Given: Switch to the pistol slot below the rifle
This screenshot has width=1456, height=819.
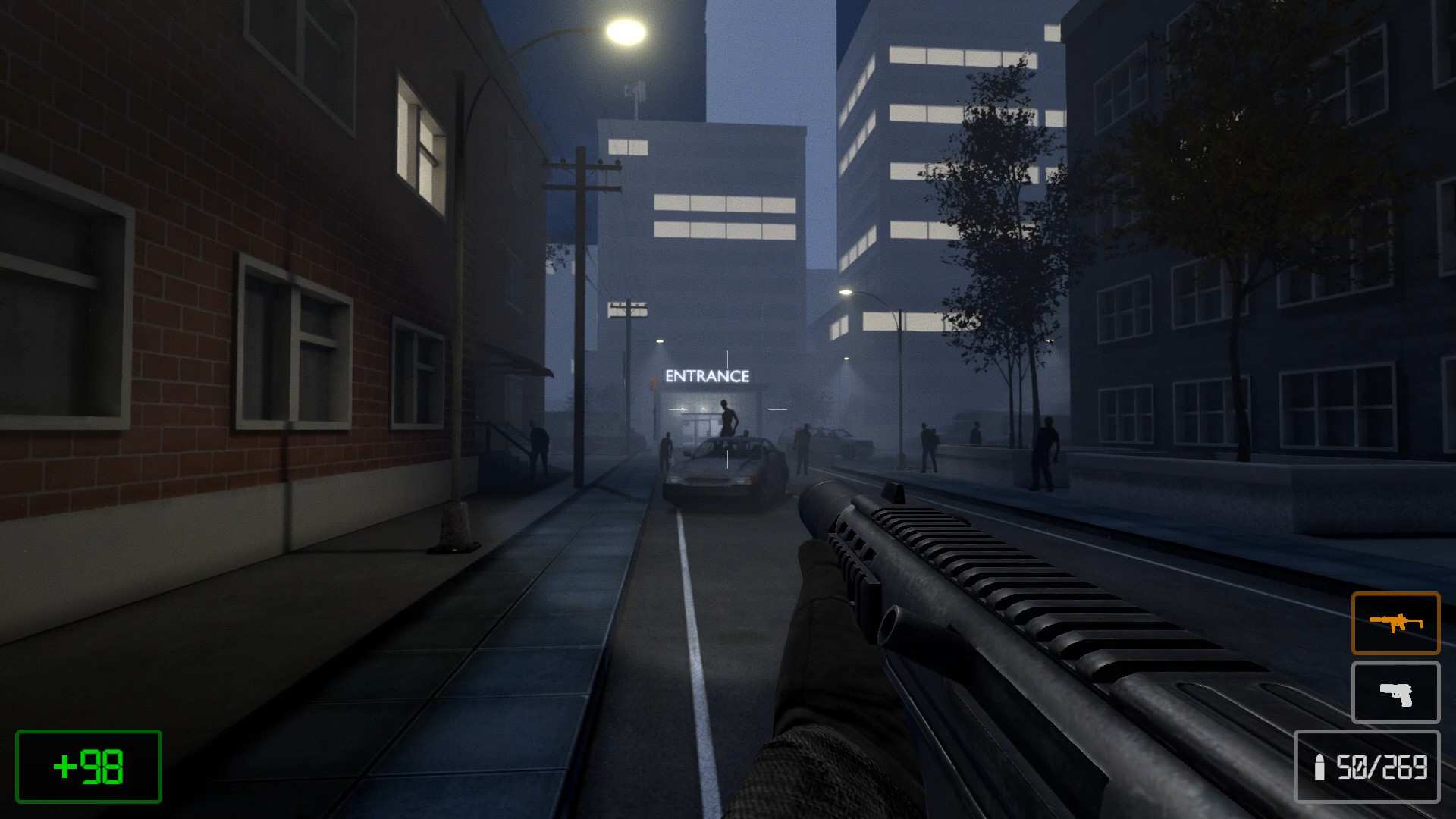Looking at the screenshot, I should tap(1395, 692).
